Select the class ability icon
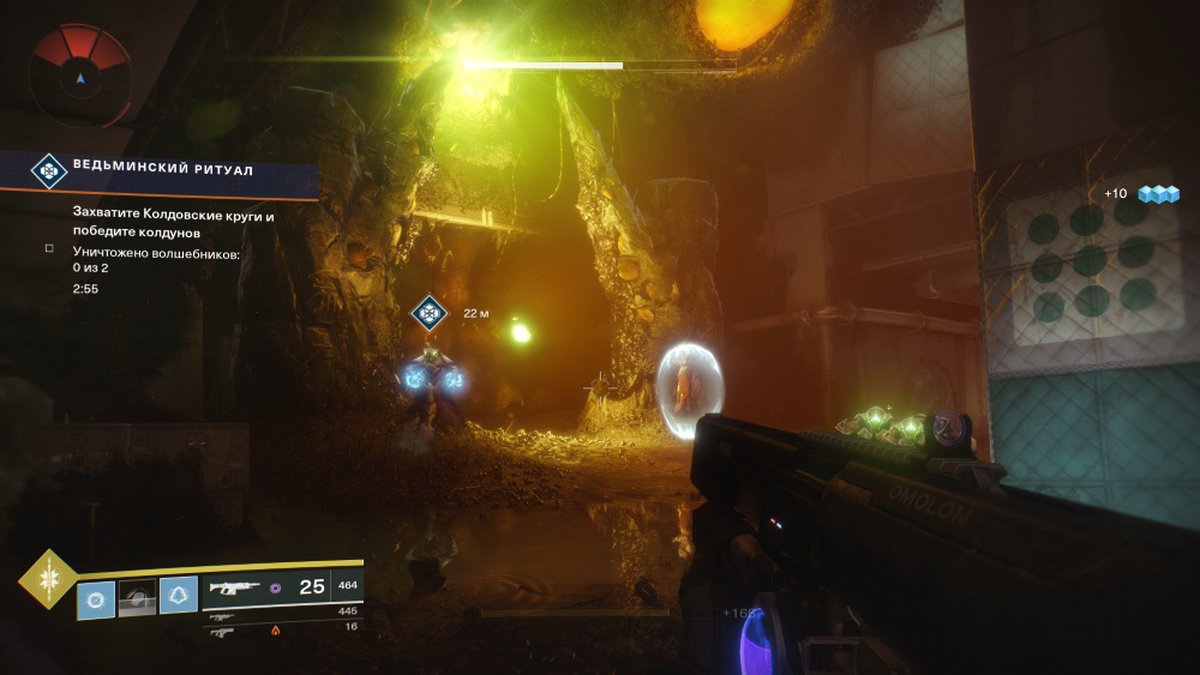 tap(179, 597)
